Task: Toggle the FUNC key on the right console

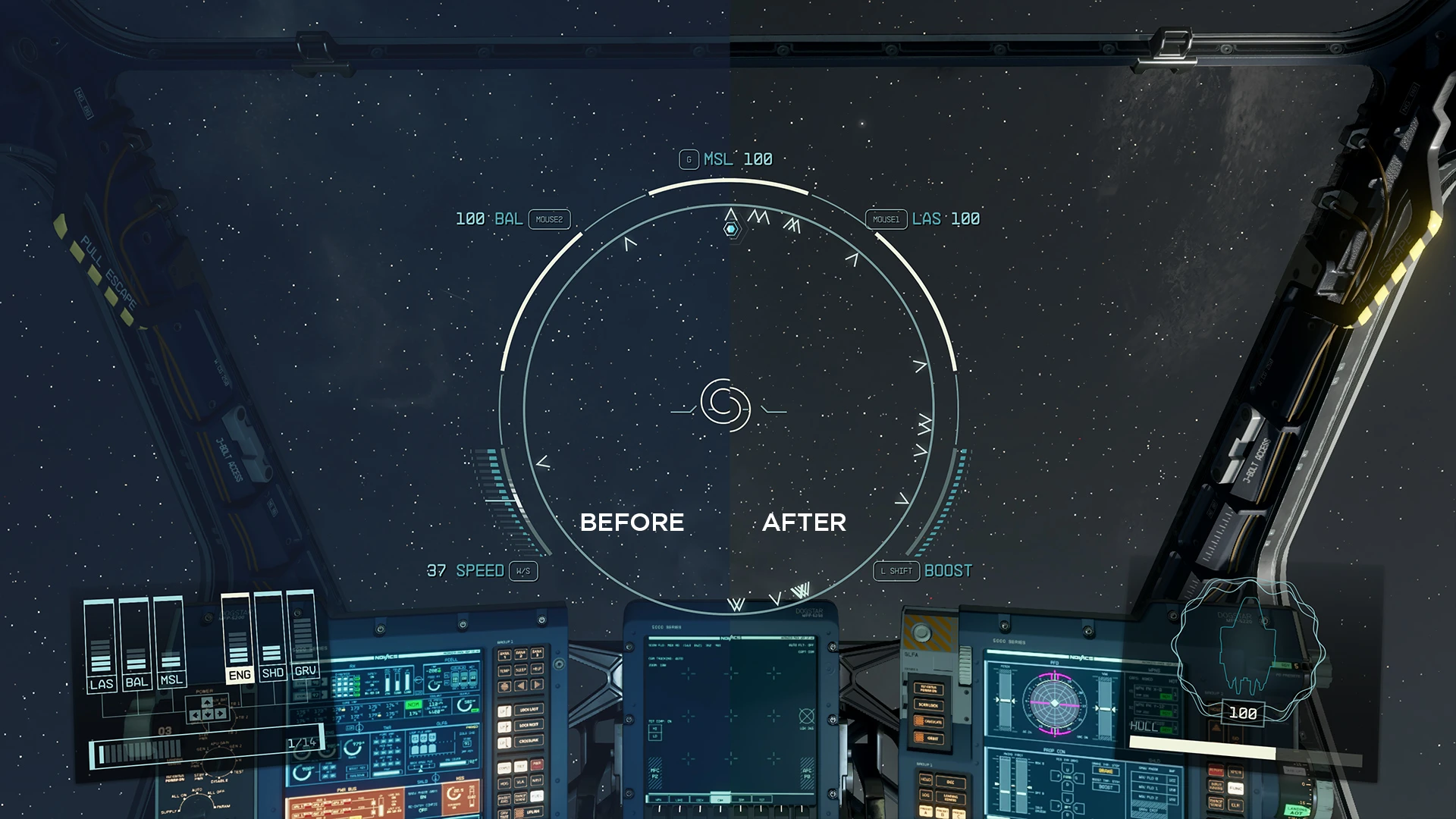Action: pos(1235,789)
